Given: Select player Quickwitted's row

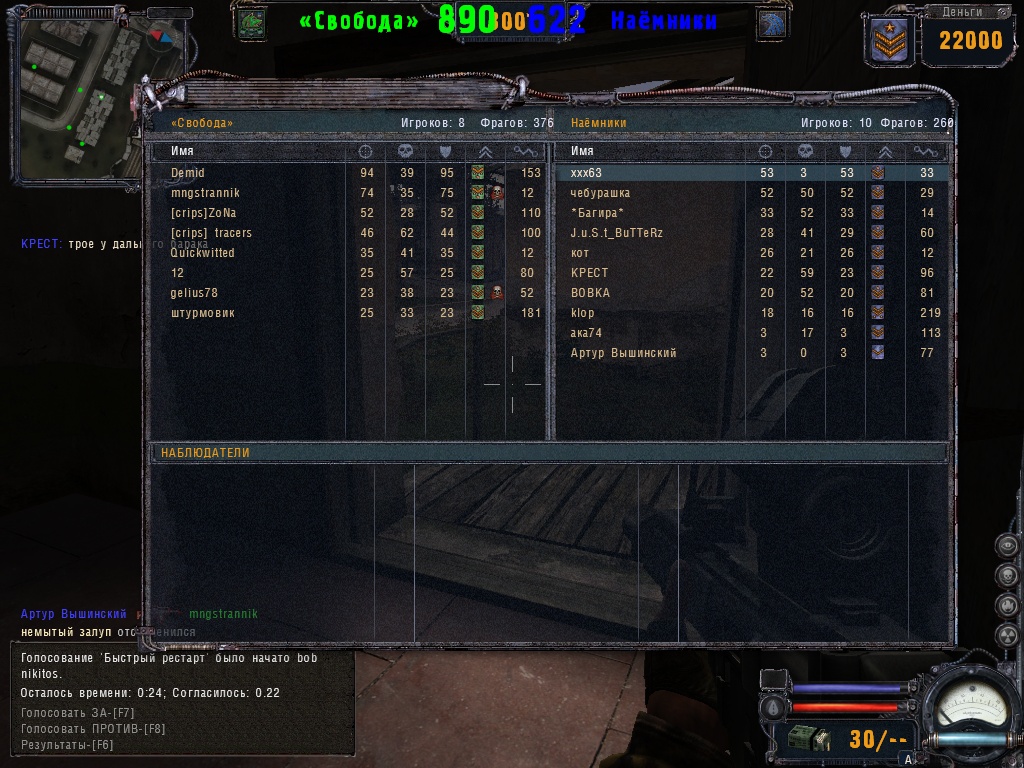Looking at the screenshot, I should [x=202, y=253].
